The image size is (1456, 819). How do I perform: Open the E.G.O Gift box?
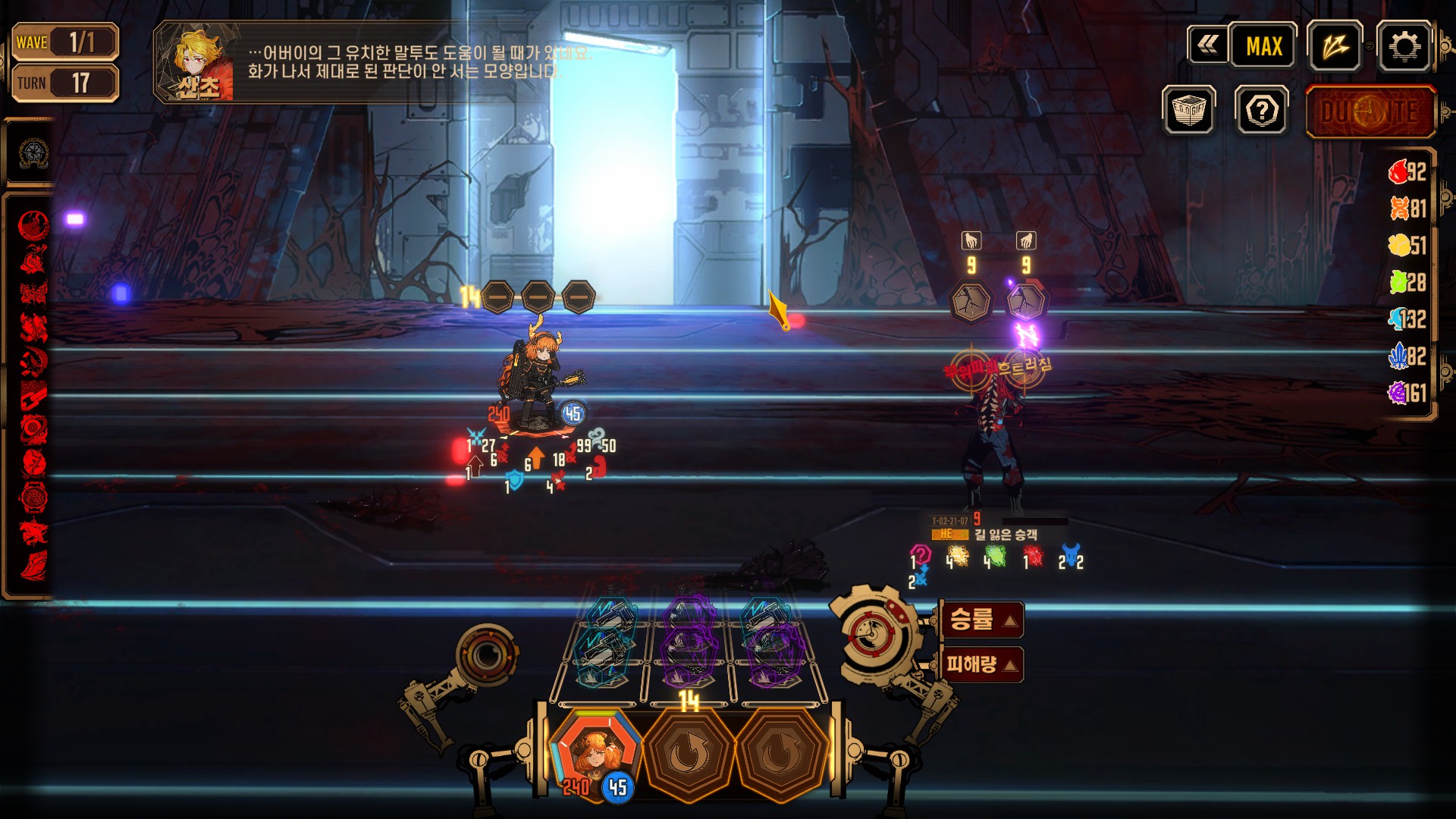(1188, 111)
